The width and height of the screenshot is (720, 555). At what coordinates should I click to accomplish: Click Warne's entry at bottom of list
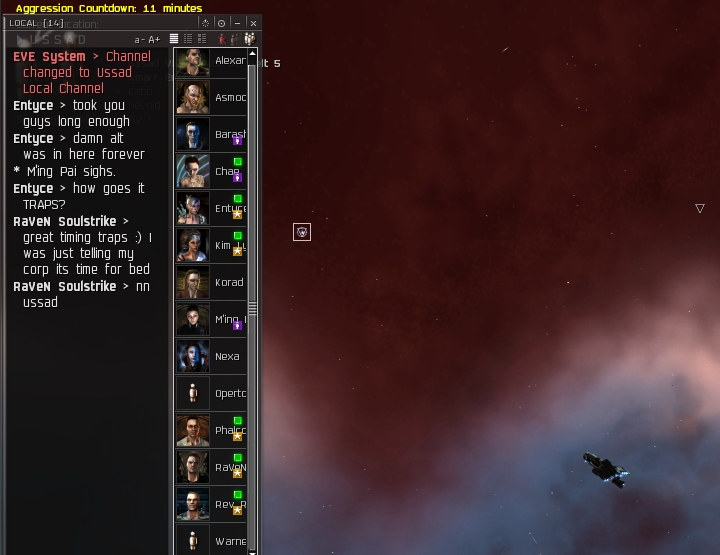point(229,541)
